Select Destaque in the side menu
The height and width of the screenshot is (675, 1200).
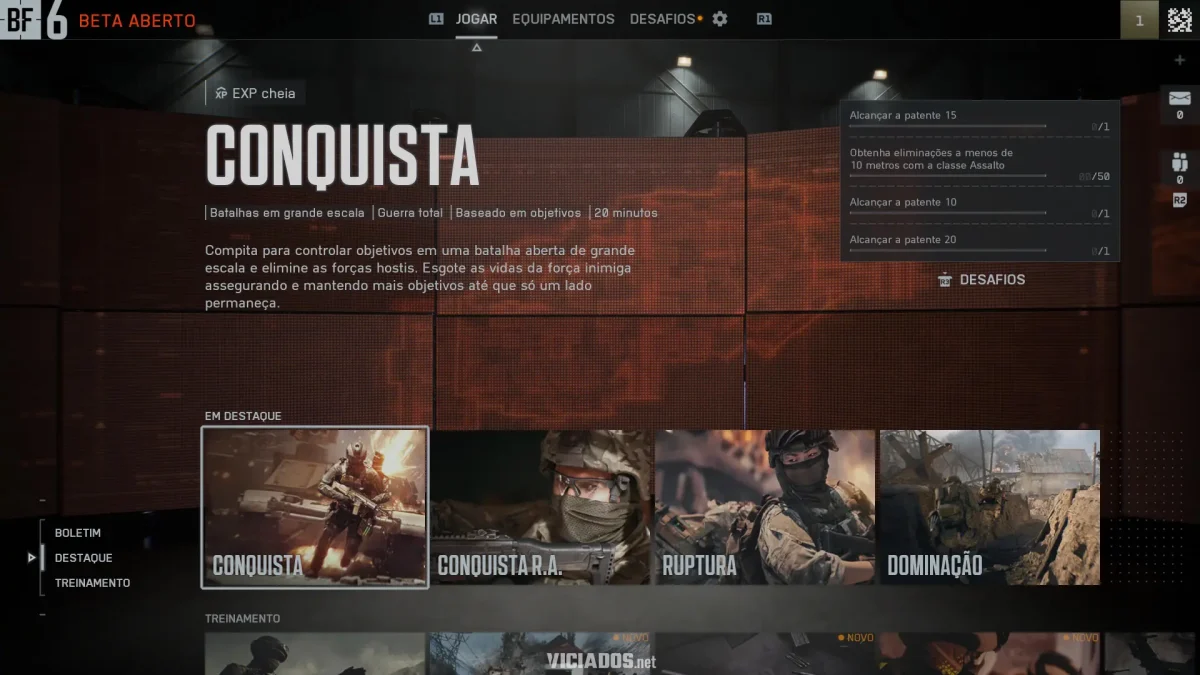tap(83, 558)
